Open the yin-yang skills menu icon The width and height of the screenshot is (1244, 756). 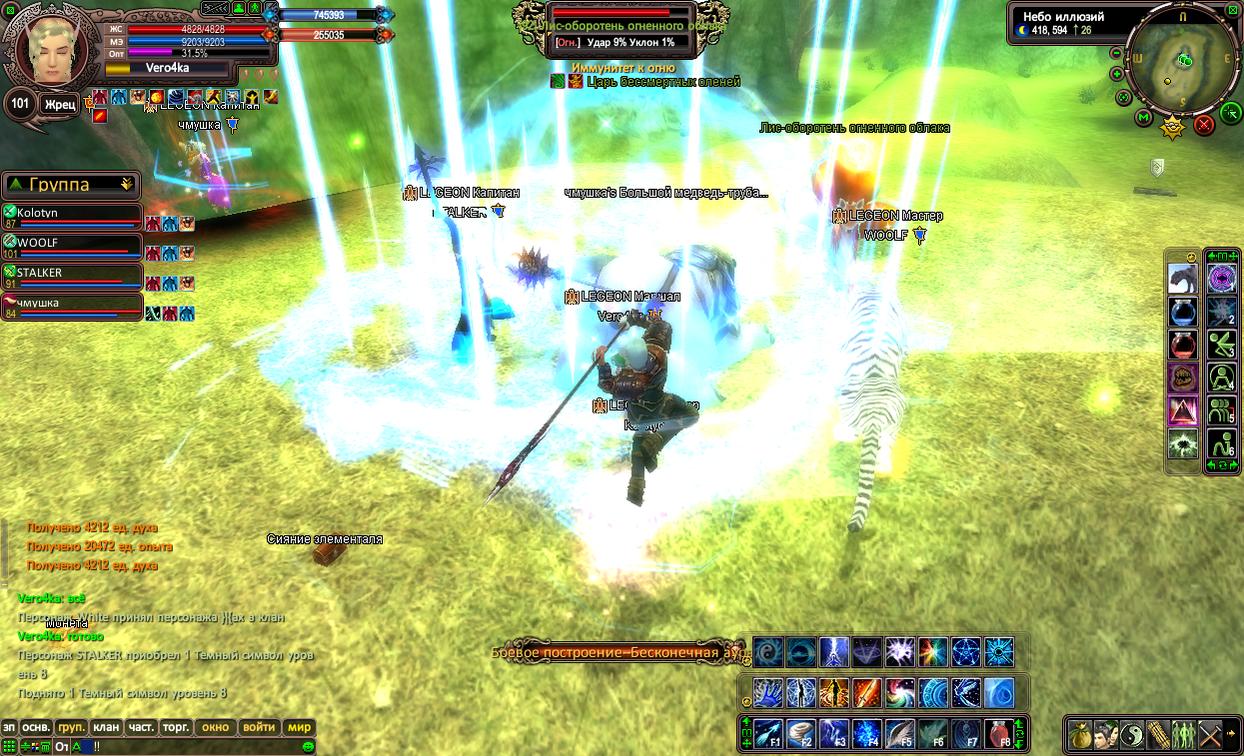point(1132,734)
